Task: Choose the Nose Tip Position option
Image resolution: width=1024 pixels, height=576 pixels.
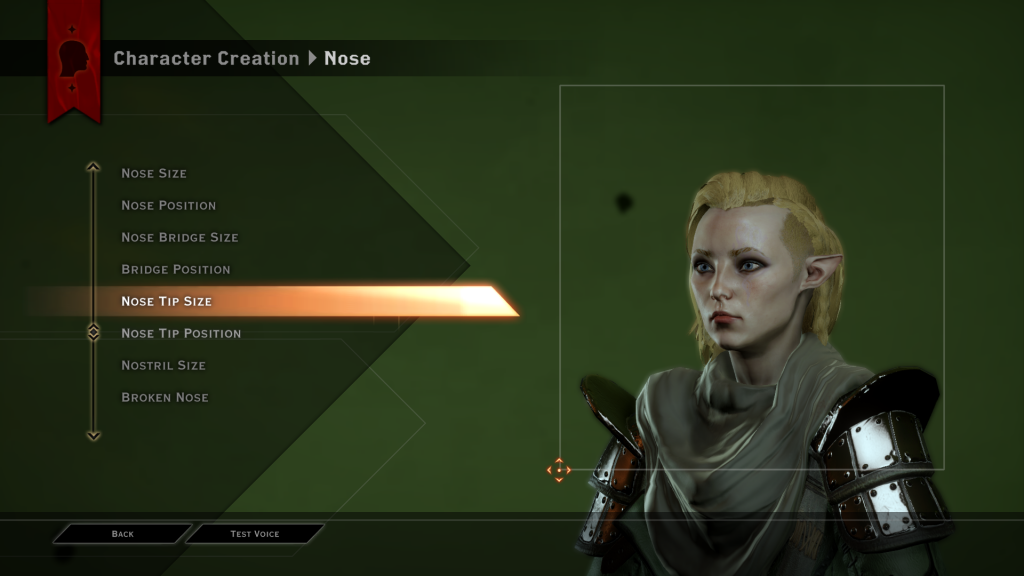Action: tap(181, 333)
